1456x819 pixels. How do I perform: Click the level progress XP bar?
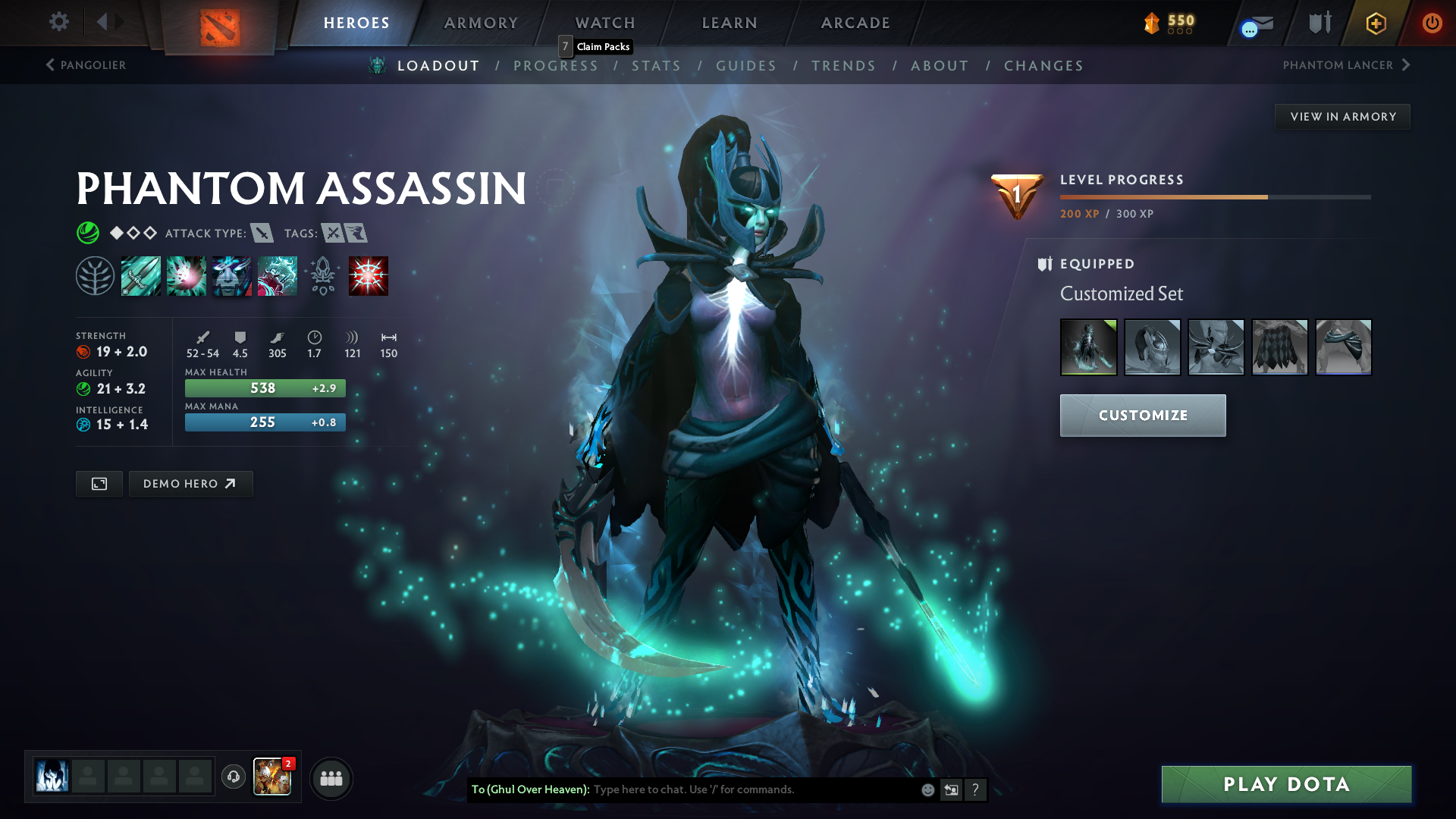click(1213, 197)
